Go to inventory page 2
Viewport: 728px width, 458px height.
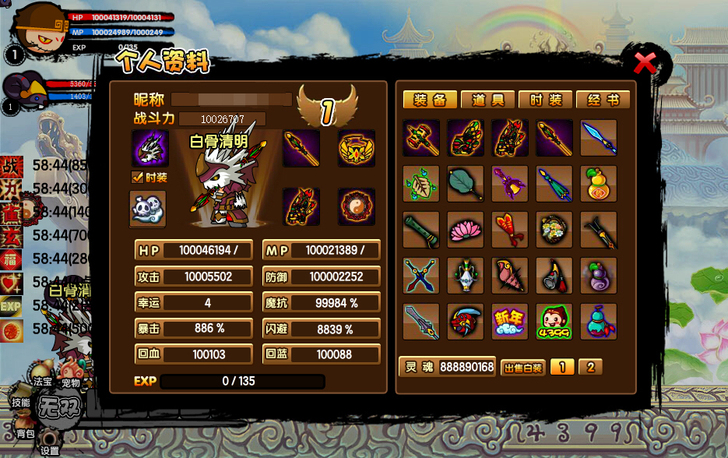tap(590, 367)
